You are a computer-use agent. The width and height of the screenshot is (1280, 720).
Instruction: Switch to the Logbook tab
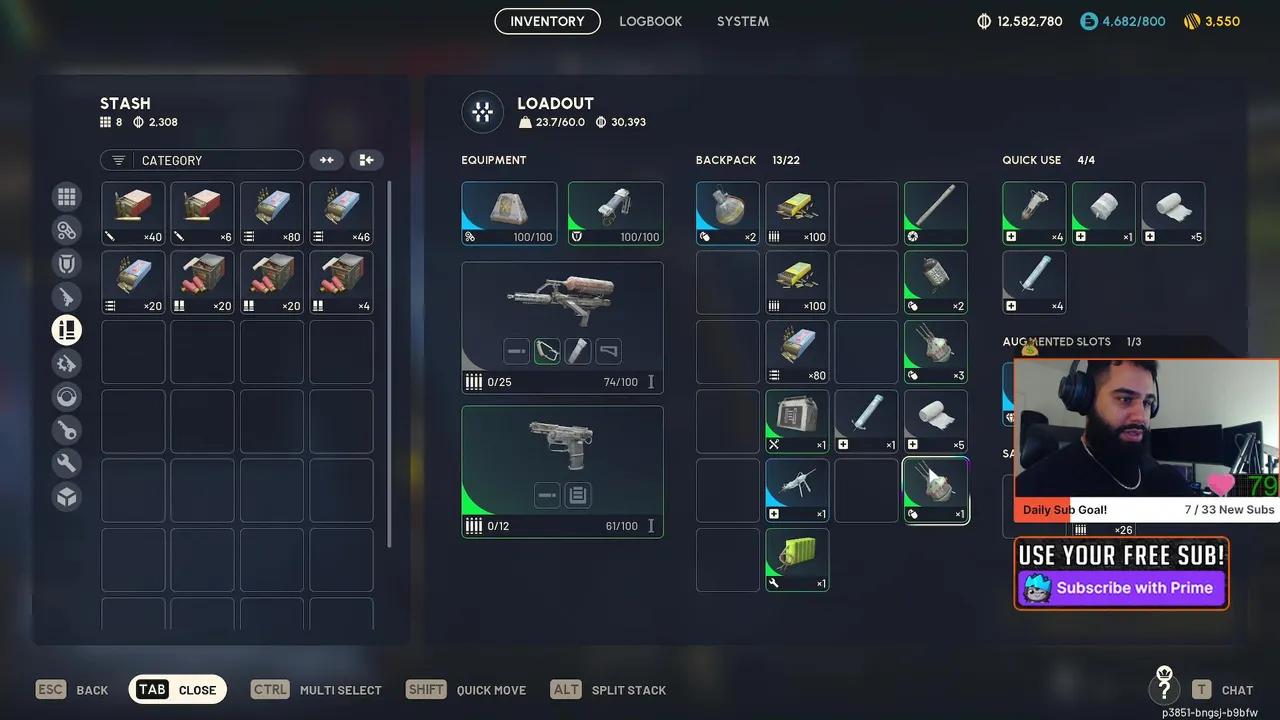[650, 21]
